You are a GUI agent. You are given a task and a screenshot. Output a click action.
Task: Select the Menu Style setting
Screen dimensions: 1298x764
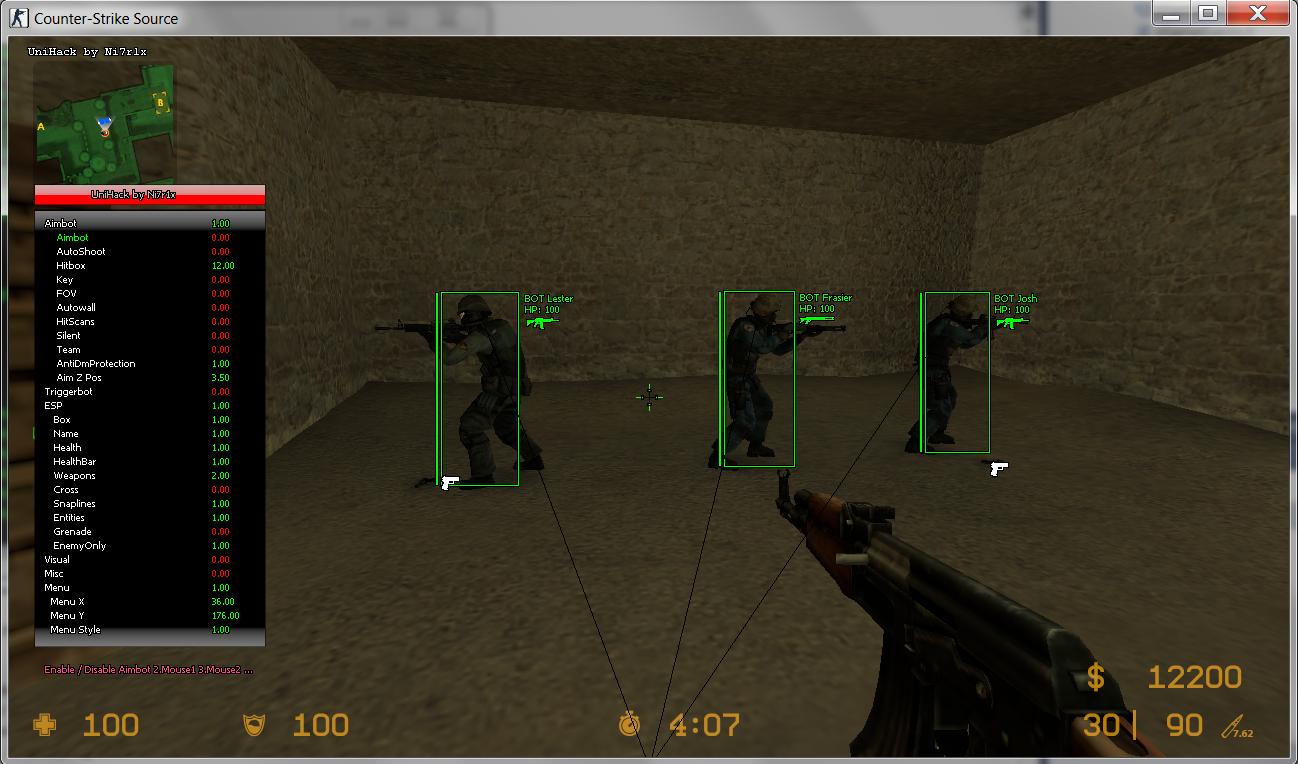click(x=75, y=630)
